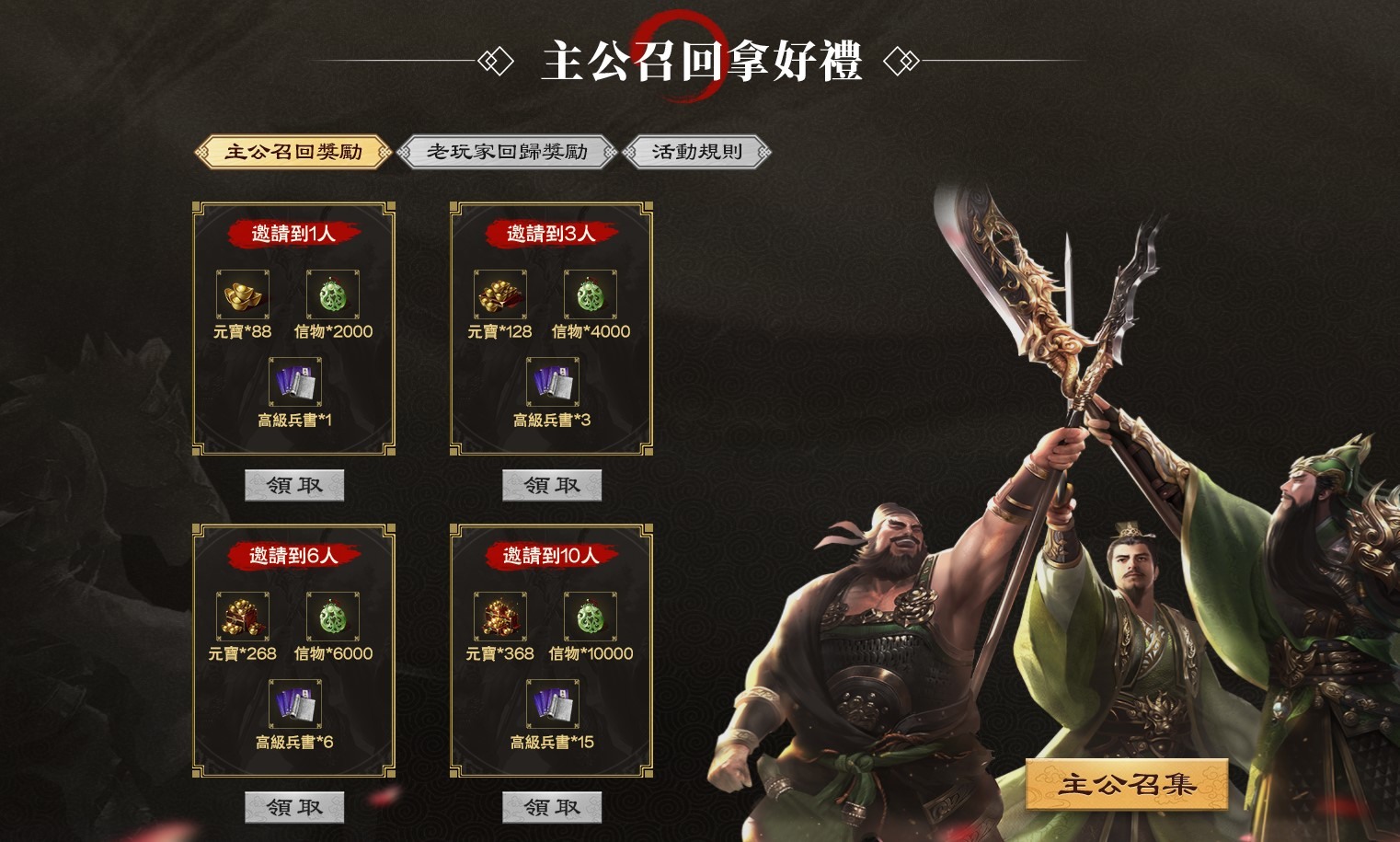The image size is (1400, 842).
Task: Click the 信物*10000 token icon
Action: click(590, 617)
